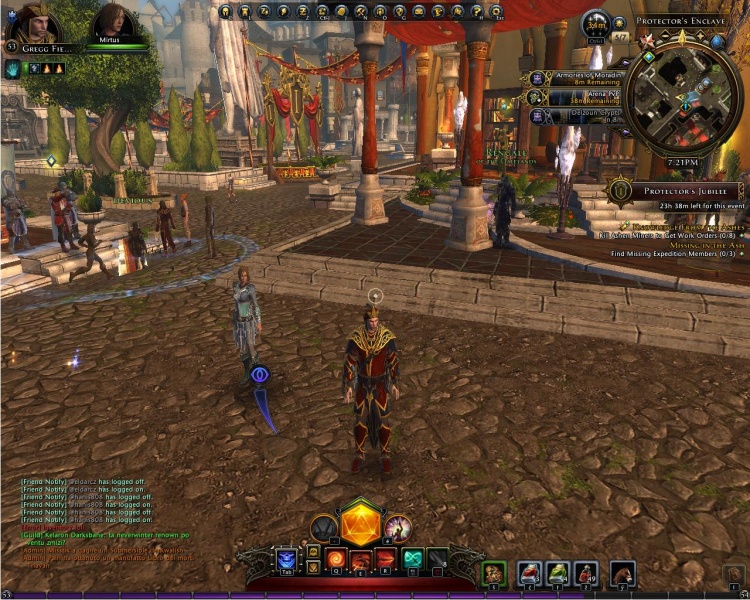Viewport: 750px width, 600px height.
Task: Track the Knowledge from the Ashes quest
Action: tap(685, 226)
